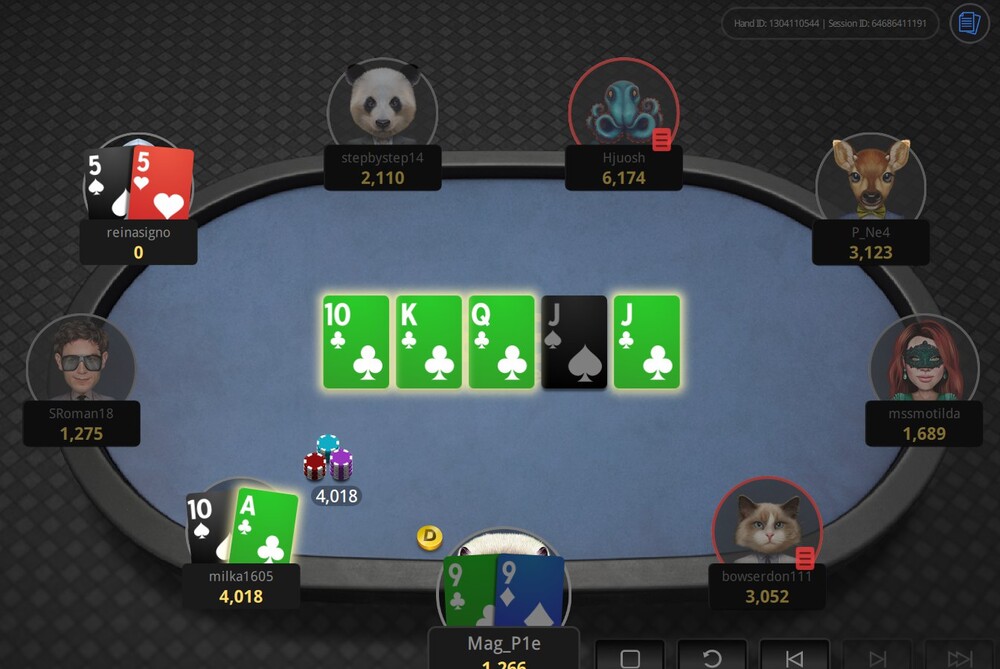Step back to the previous action

pos(794,658)
